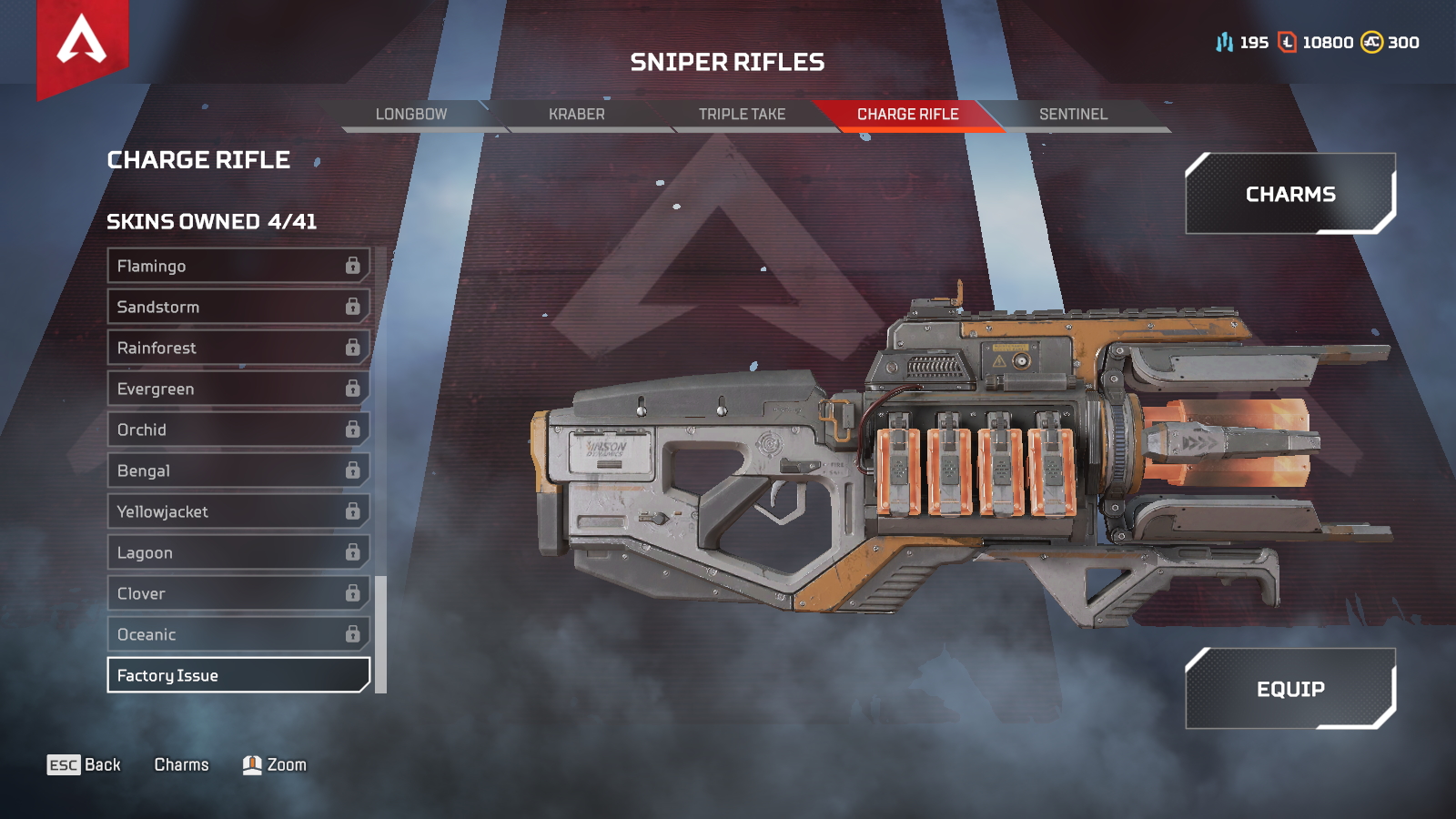Switch to the Kraber tab
The width and height of the screenshot is (1456, 819).
pos(577,114)
